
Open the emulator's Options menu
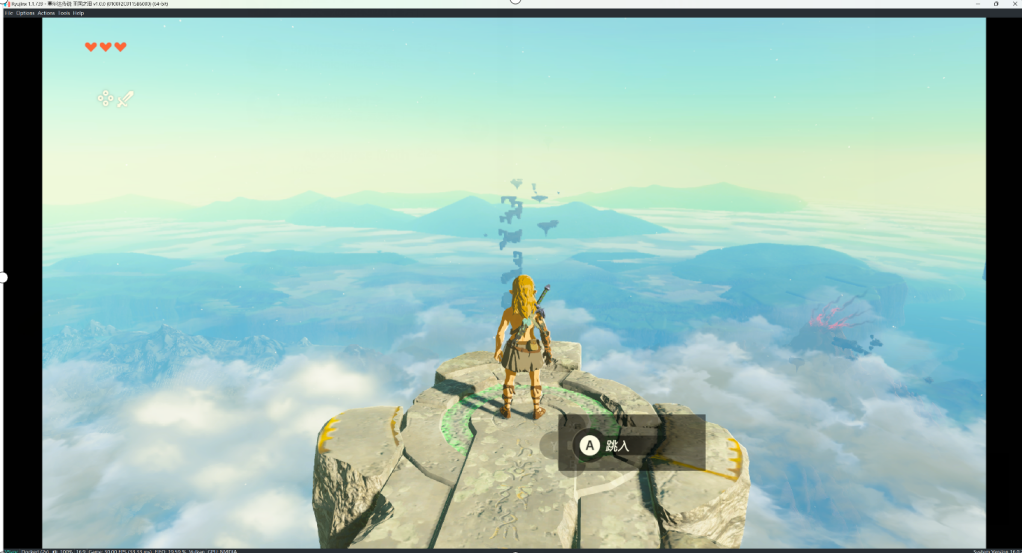(25, 13)
